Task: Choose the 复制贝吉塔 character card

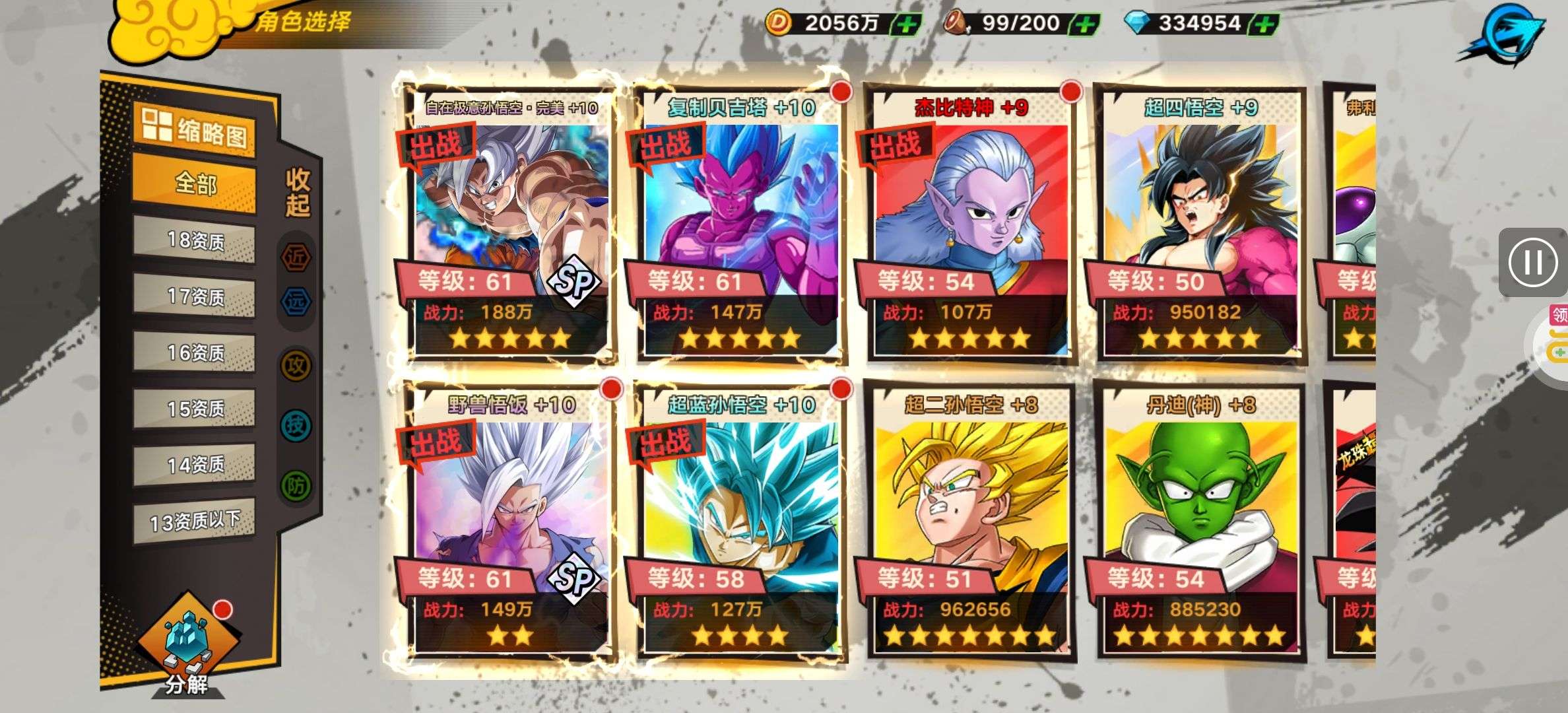Action: (740, 224)
